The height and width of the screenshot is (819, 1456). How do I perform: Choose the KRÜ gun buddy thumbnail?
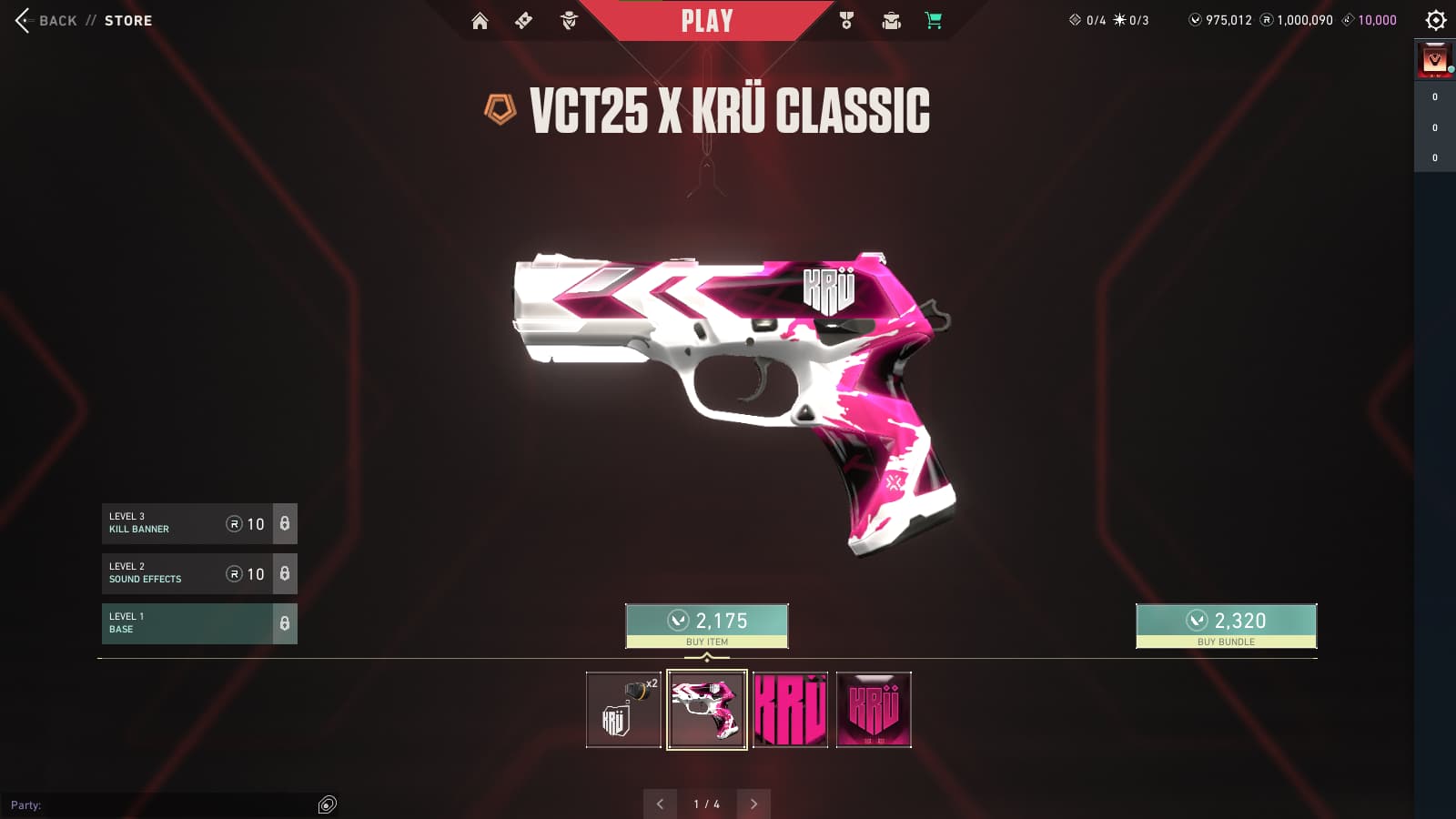click(623, 710)
